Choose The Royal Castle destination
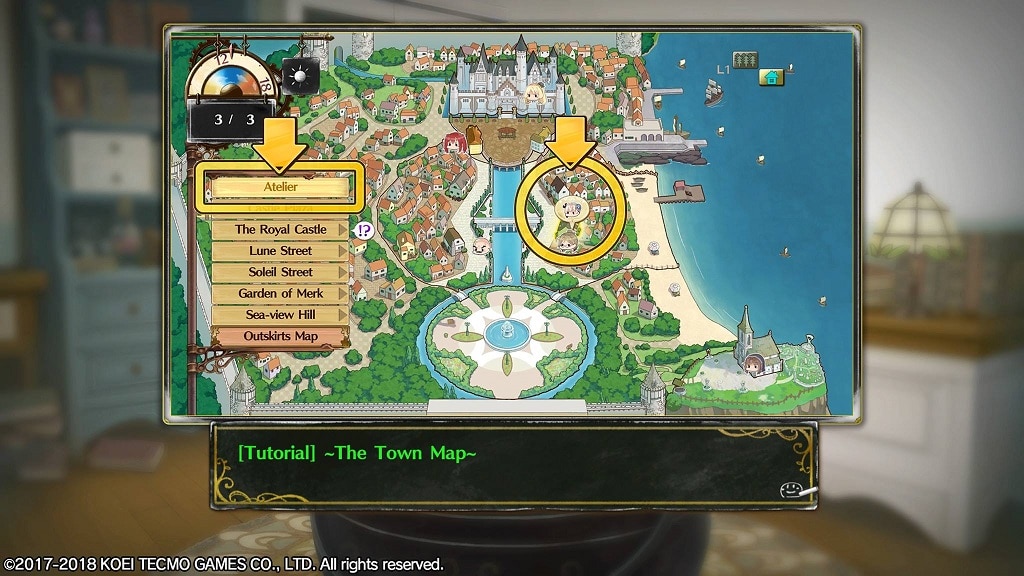 pyautogui.click(x=280, y=230)
